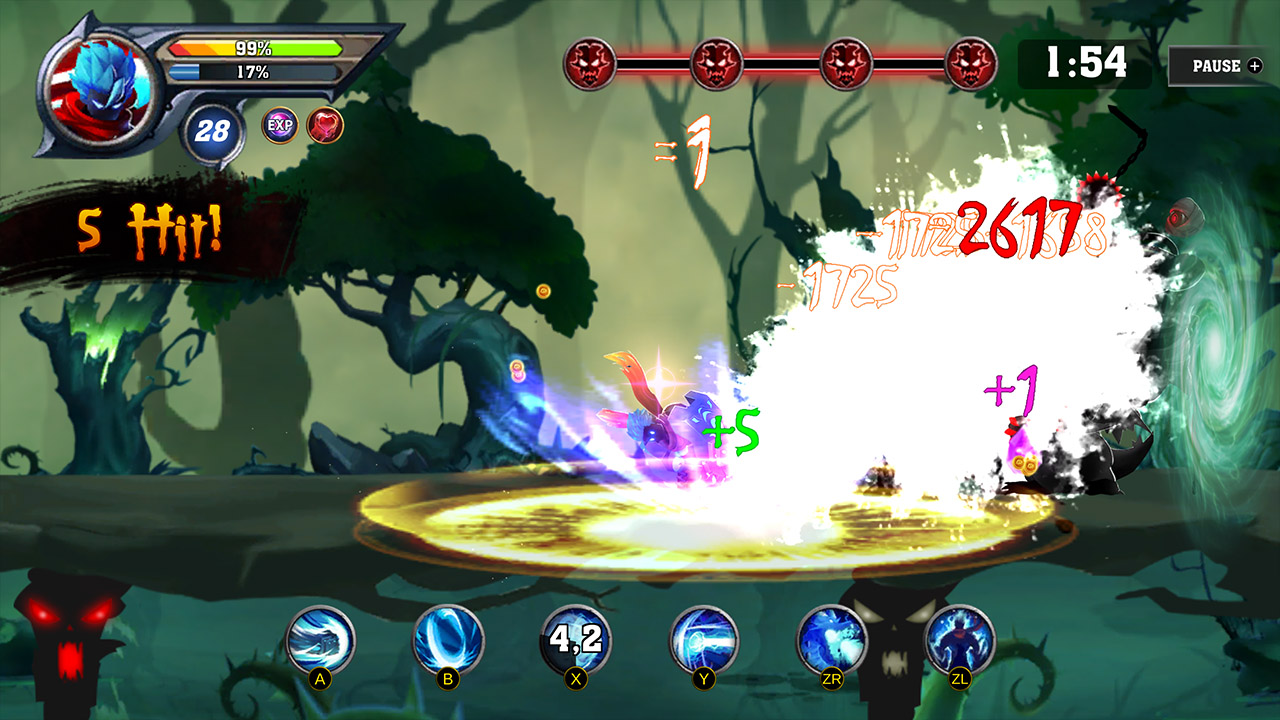
Task: Activate the A button wind slash skill
Action: tap(320, 638)
